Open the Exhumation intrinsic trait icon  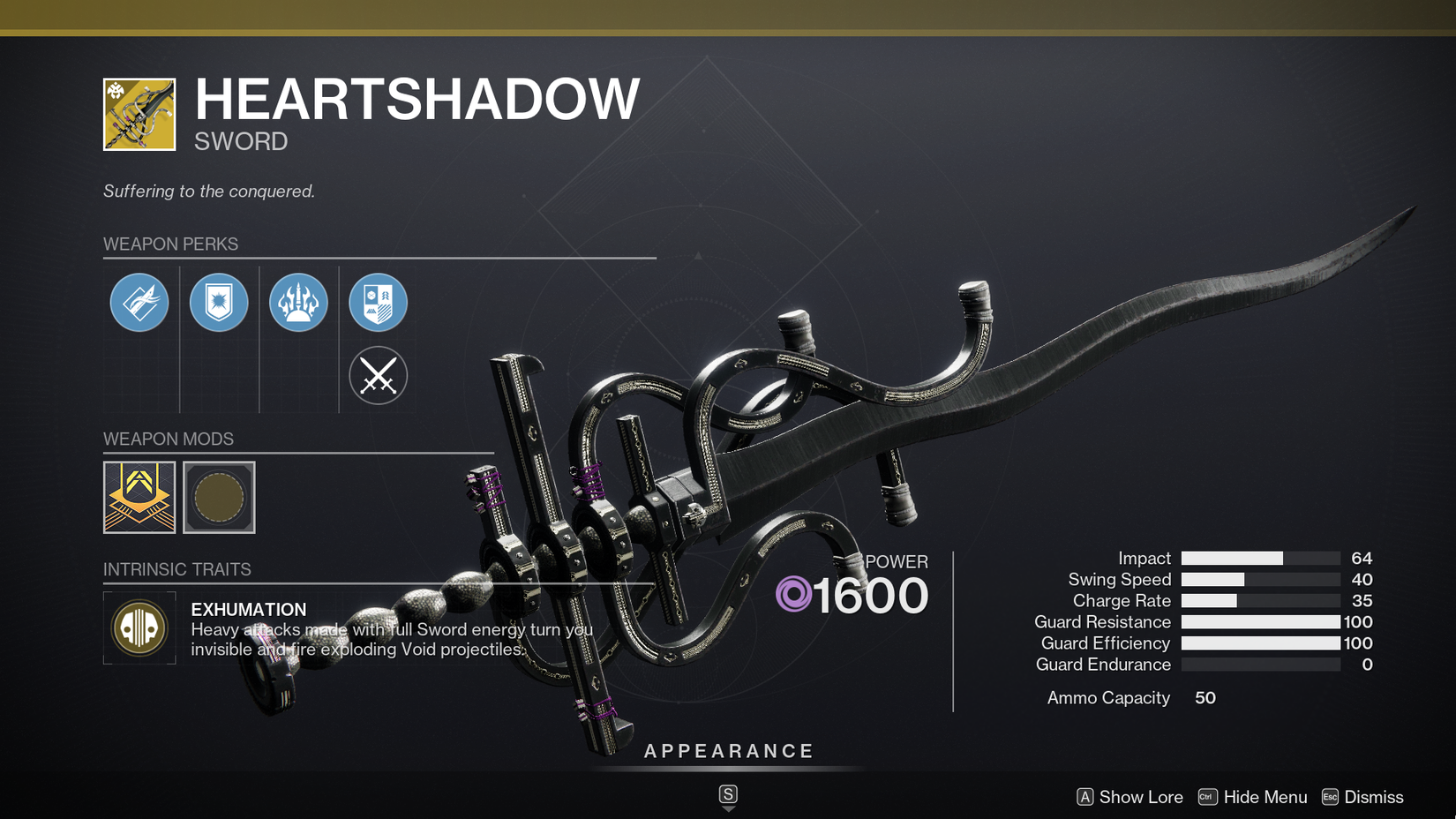pyautogui.click(x=139, y=628)
